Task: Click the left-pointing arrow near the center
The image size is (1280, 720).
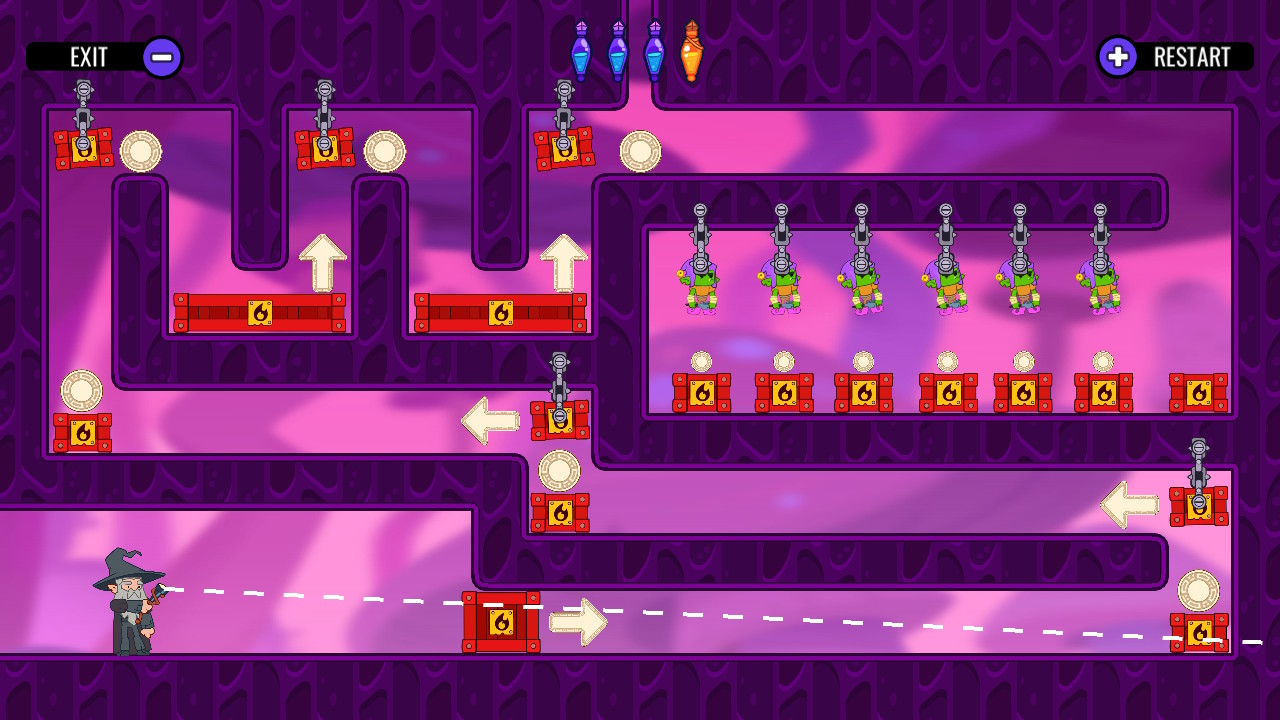Action: click(487, 420)
